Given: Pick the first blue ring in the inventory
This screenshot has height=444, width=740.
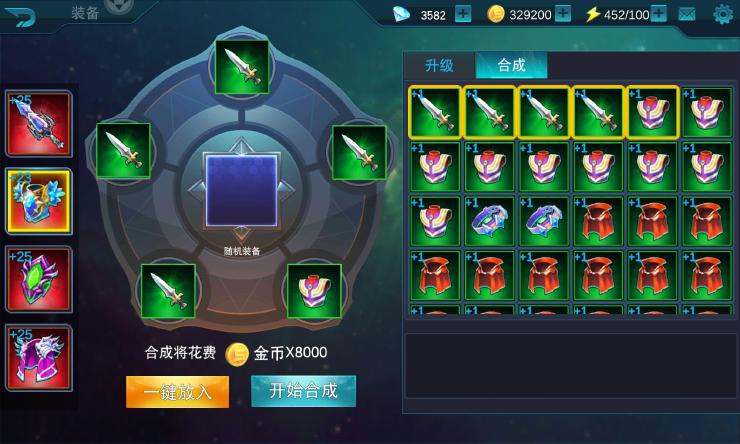Looking at the screenshot, I should click(489, 221).
